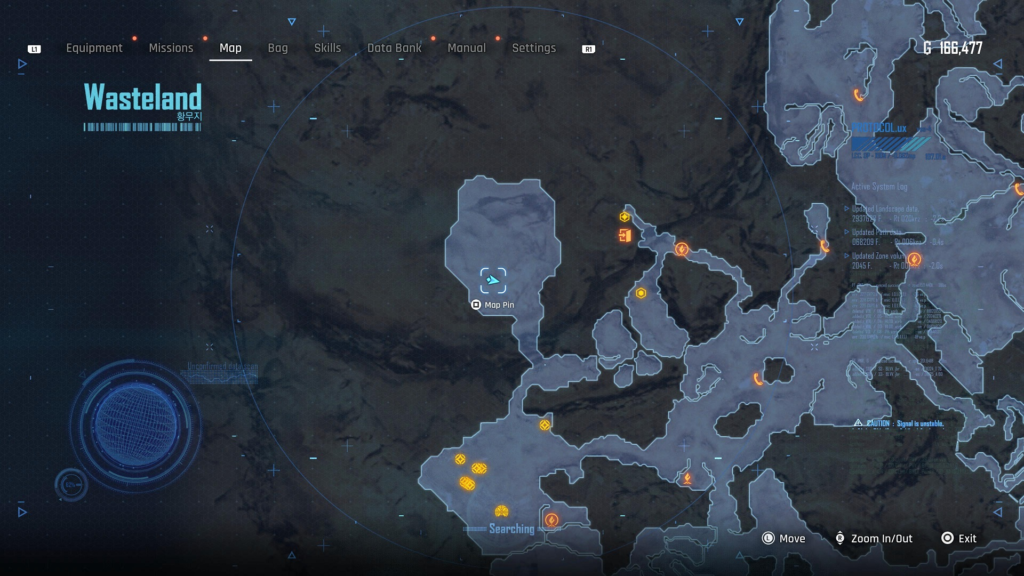Open the Equipment tab

94,48
